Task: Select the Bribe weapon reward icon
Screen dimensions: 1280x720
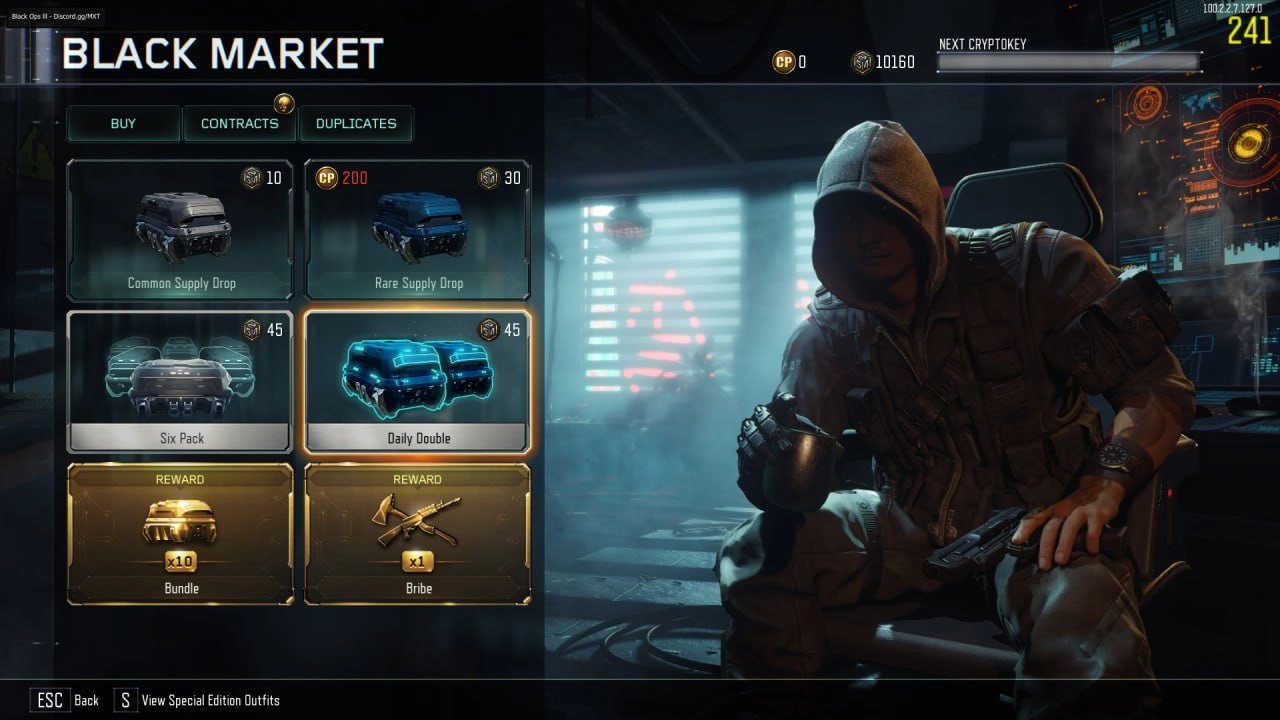Action: click(x=418, y=518)
